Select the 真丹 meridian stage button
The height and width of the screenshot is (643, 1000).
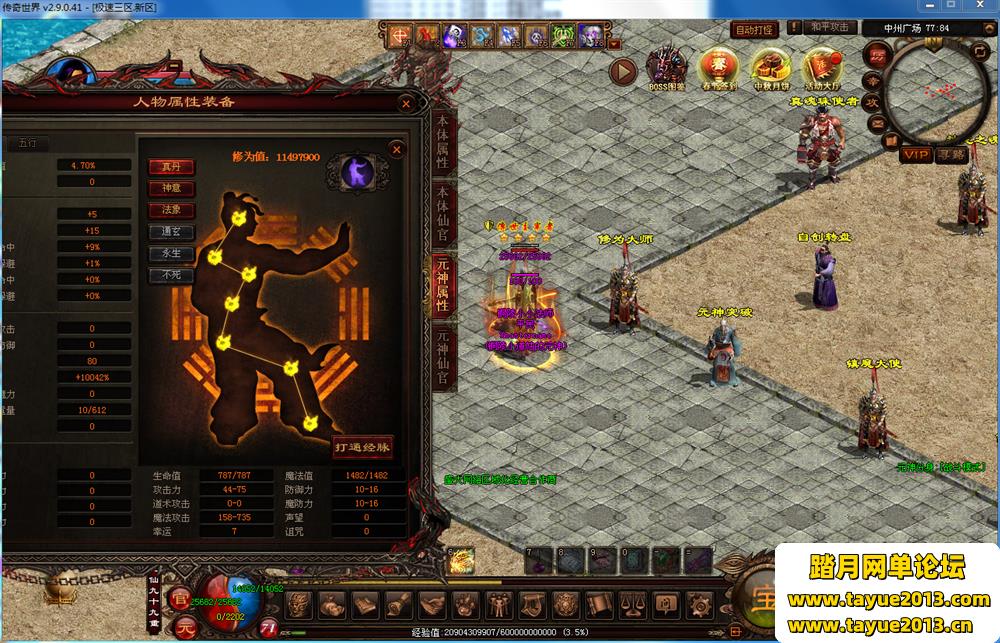pos(171,167)
